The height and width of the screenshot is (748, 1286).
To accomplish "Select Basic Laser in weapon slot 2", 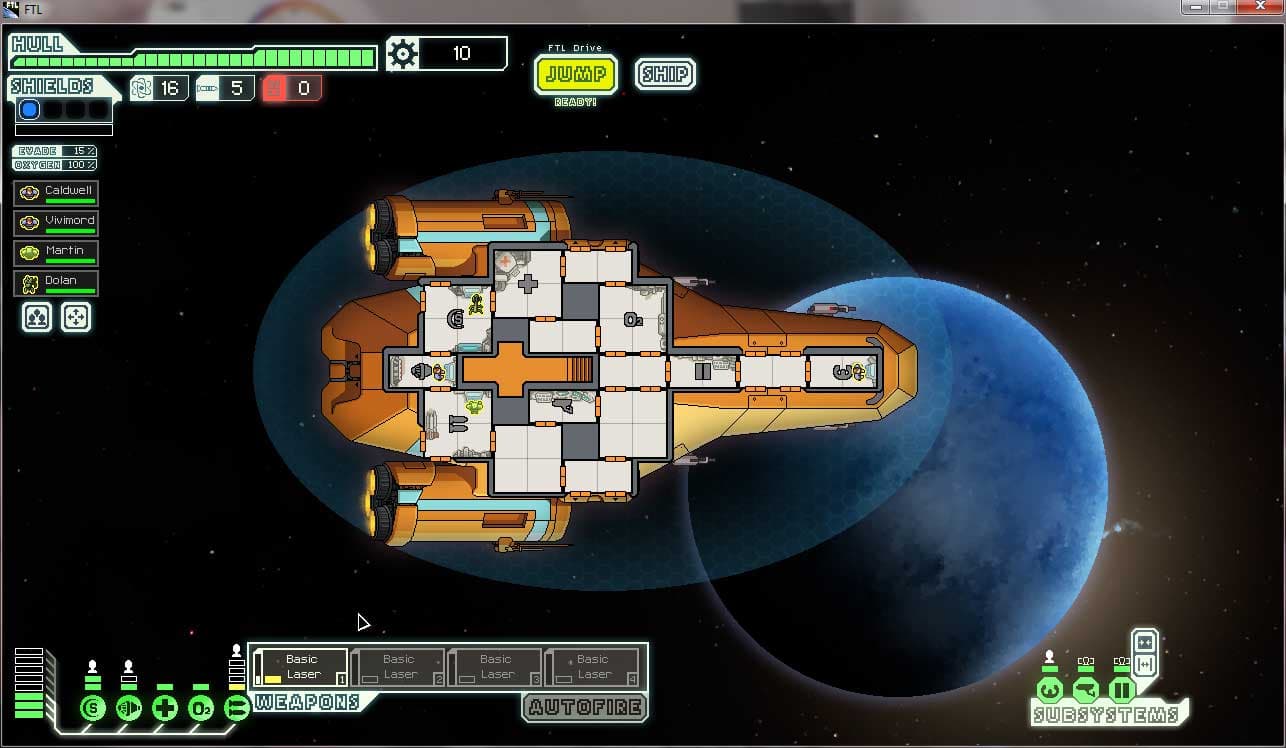I will [x=398, y=667].
